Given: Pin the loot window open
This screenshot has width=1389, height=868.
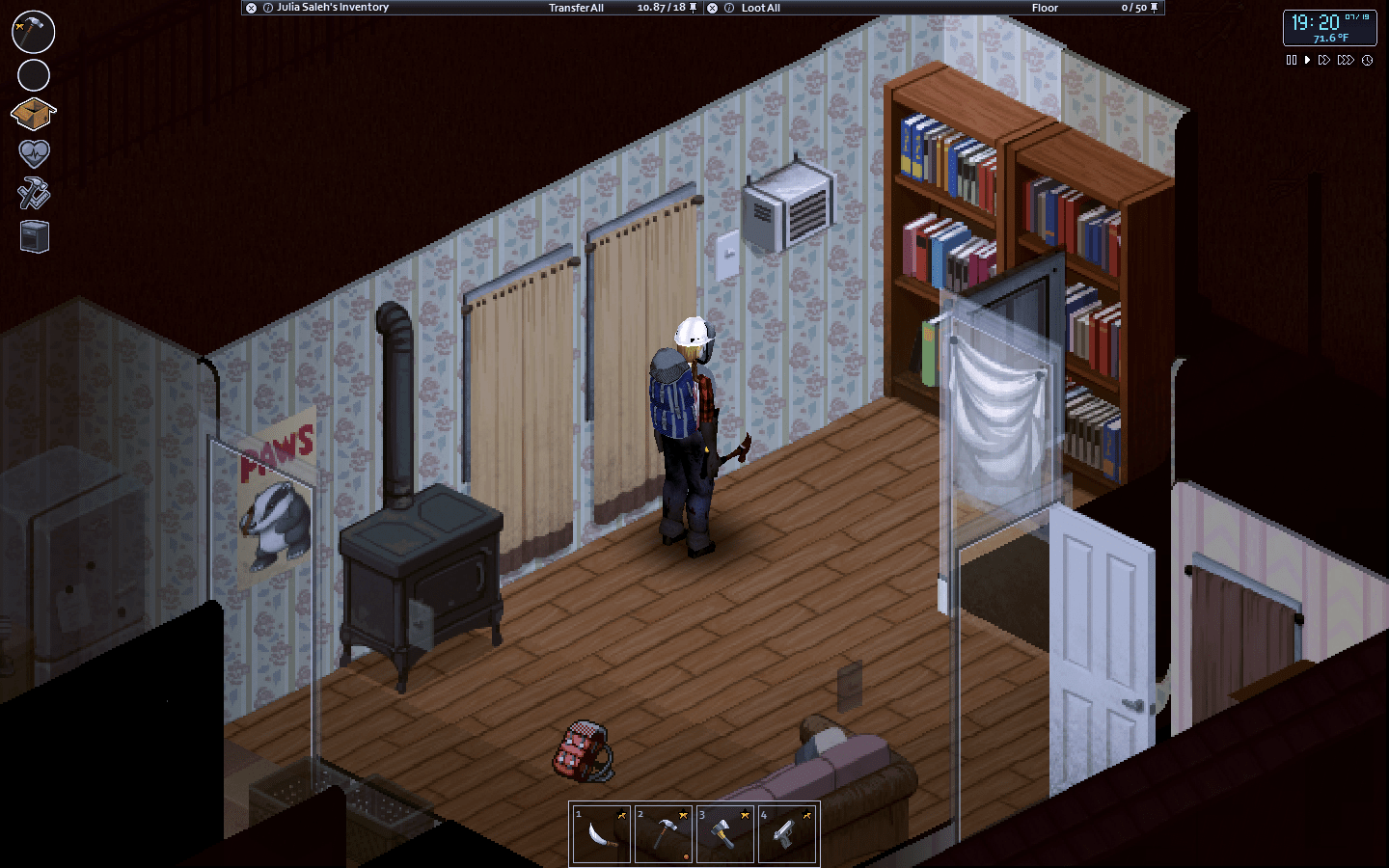Looking at the screenshot, I should point(1154,8).
